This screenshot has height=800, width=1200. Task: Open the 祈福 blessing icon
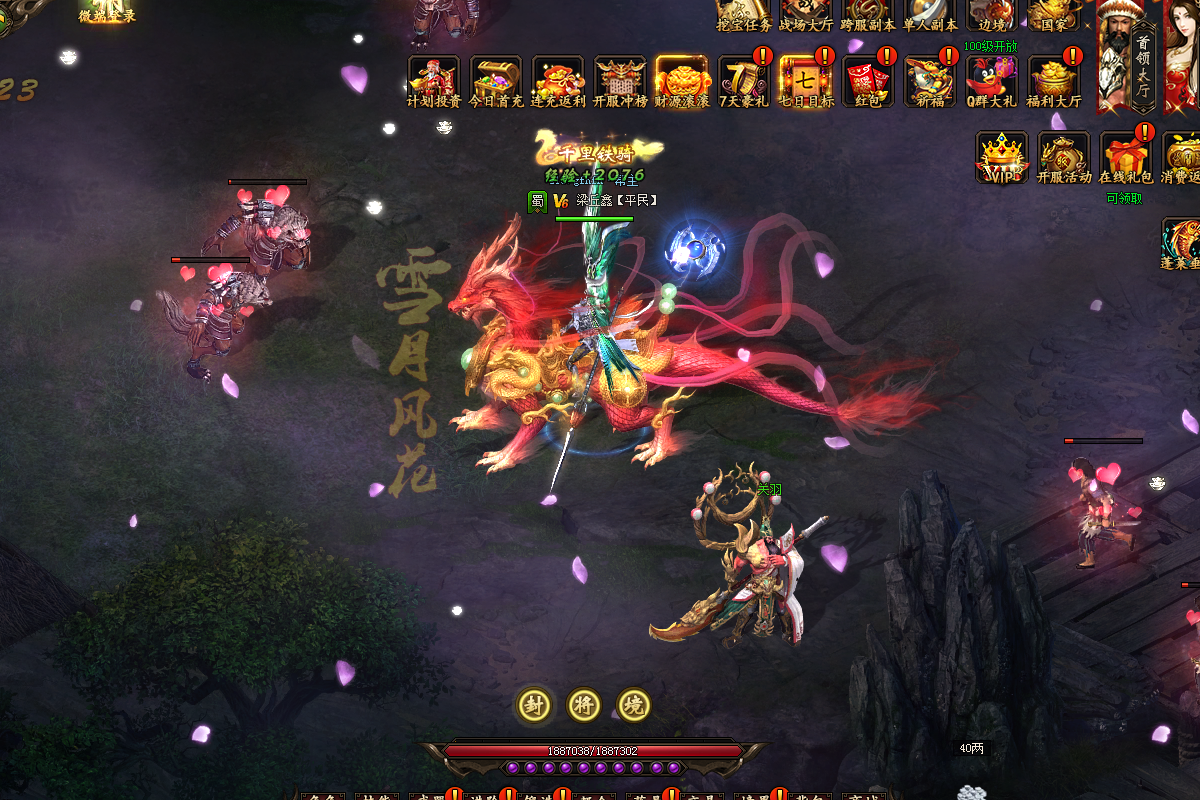coord(930,80)
